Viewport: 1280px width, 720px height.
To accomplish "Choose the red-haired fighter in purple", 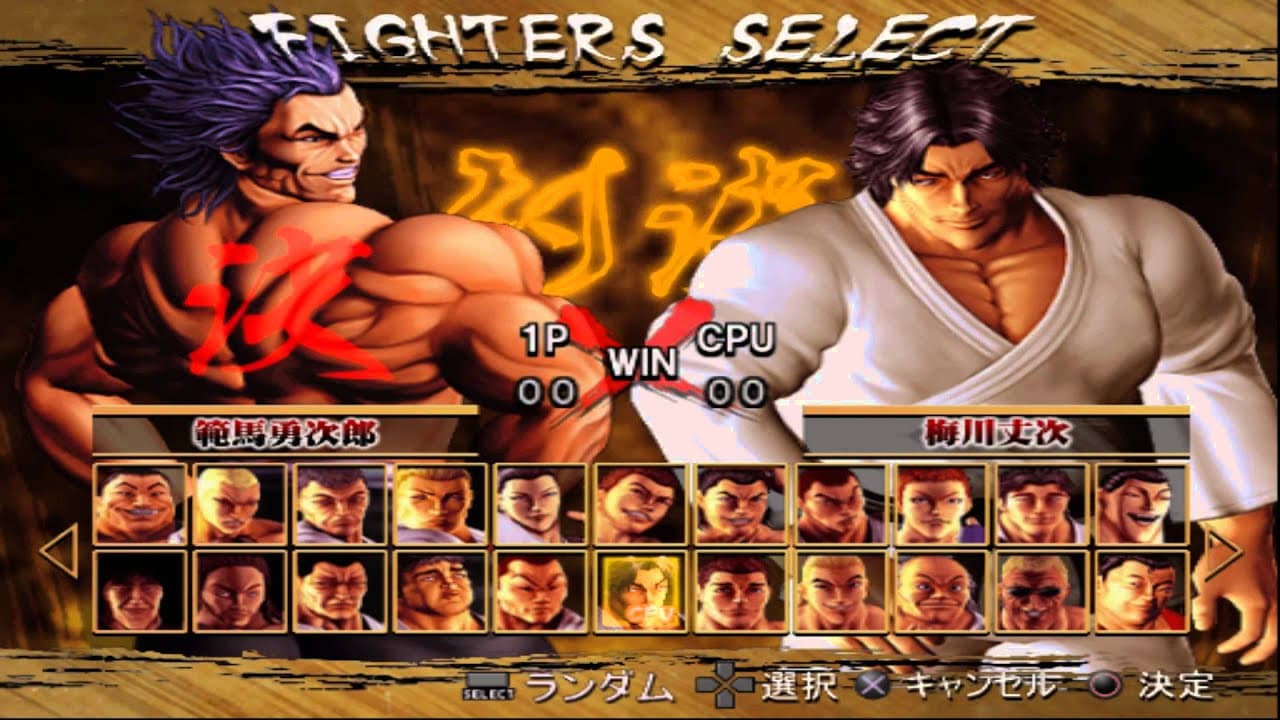I will (940, 504).
